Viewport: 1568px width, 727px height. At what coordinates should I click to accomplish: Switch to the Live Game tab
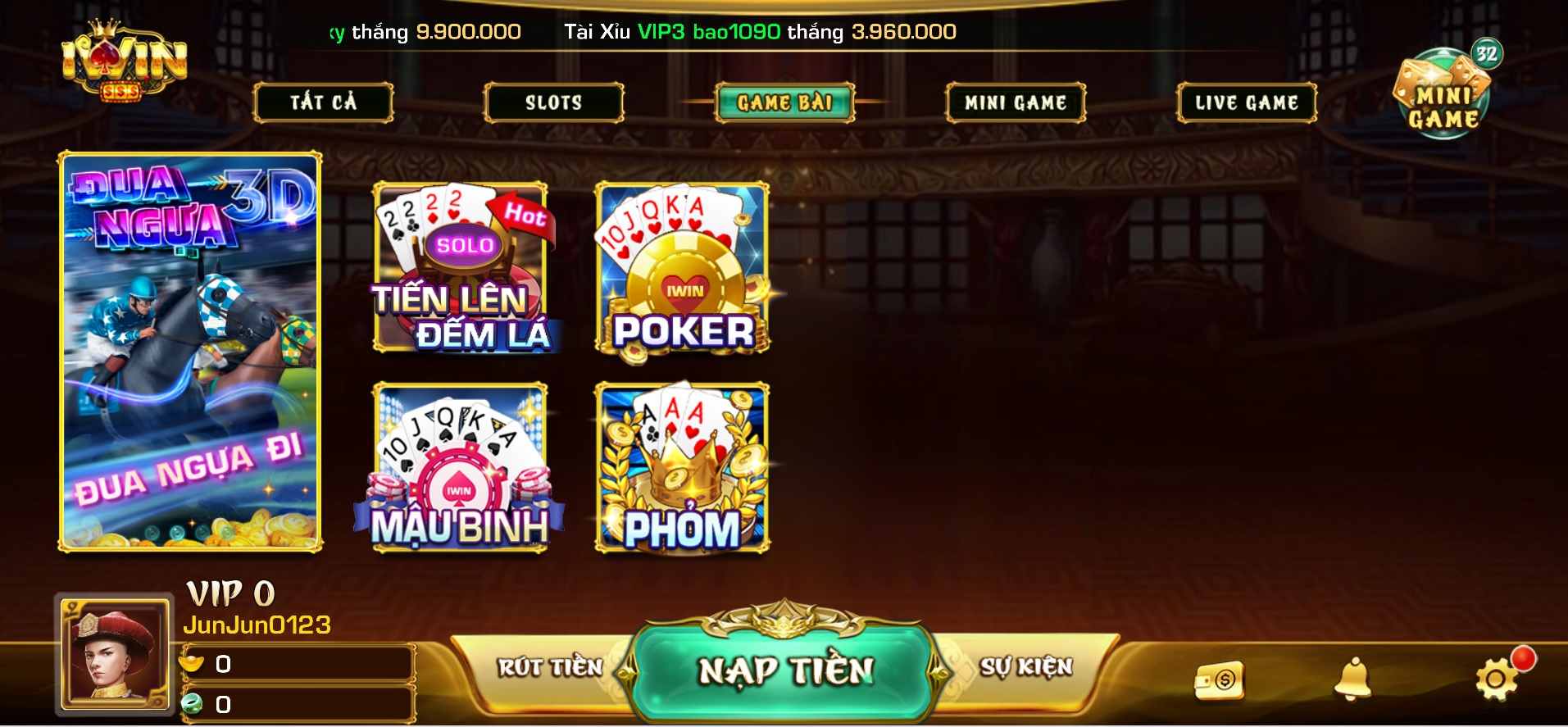(1247, 102)
